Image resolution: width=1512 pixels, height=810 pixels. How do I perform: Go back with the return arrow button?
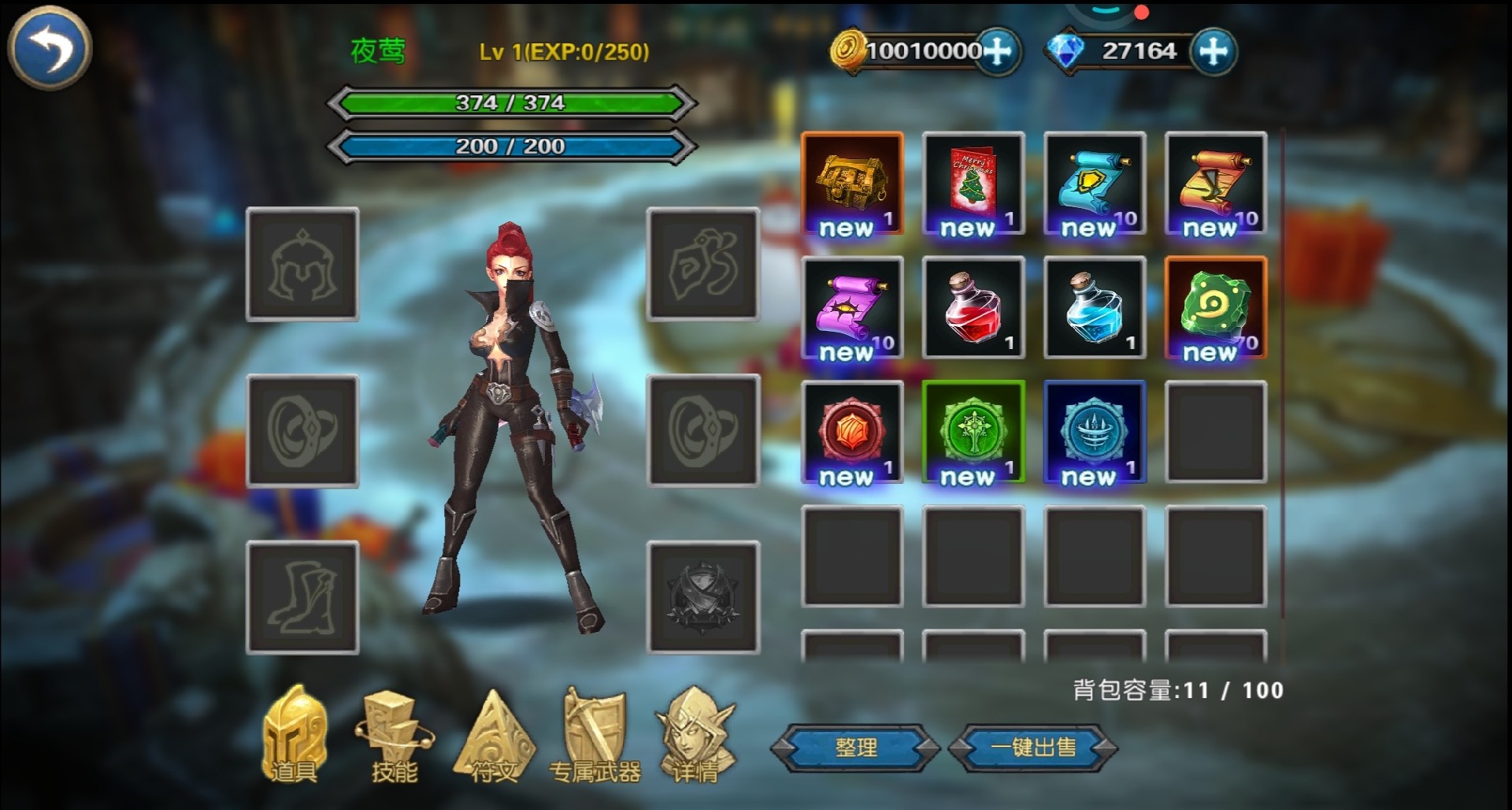[49, 49]
